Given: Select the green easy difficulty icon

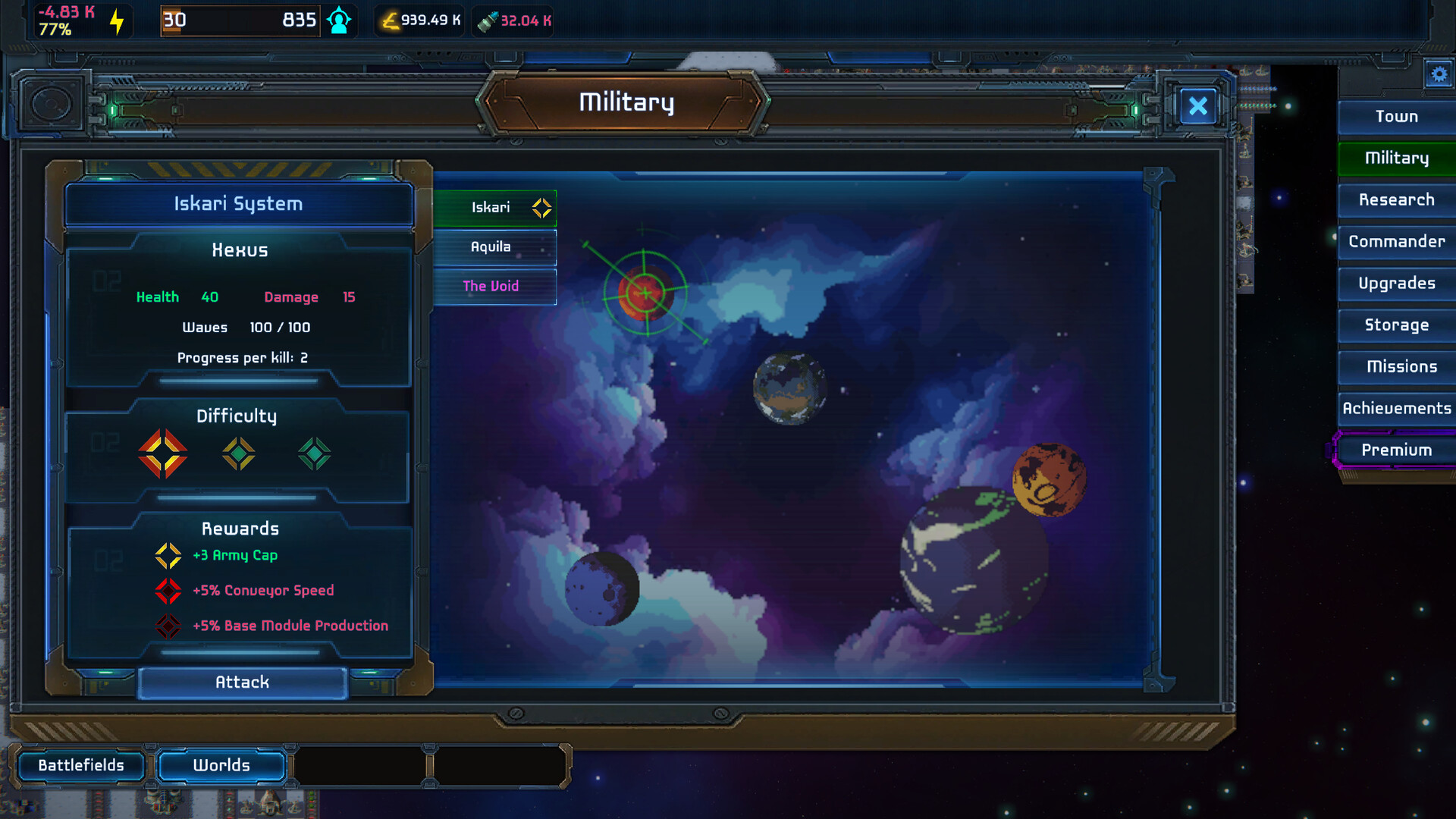Looking at the screenshot, I should 313,454.
